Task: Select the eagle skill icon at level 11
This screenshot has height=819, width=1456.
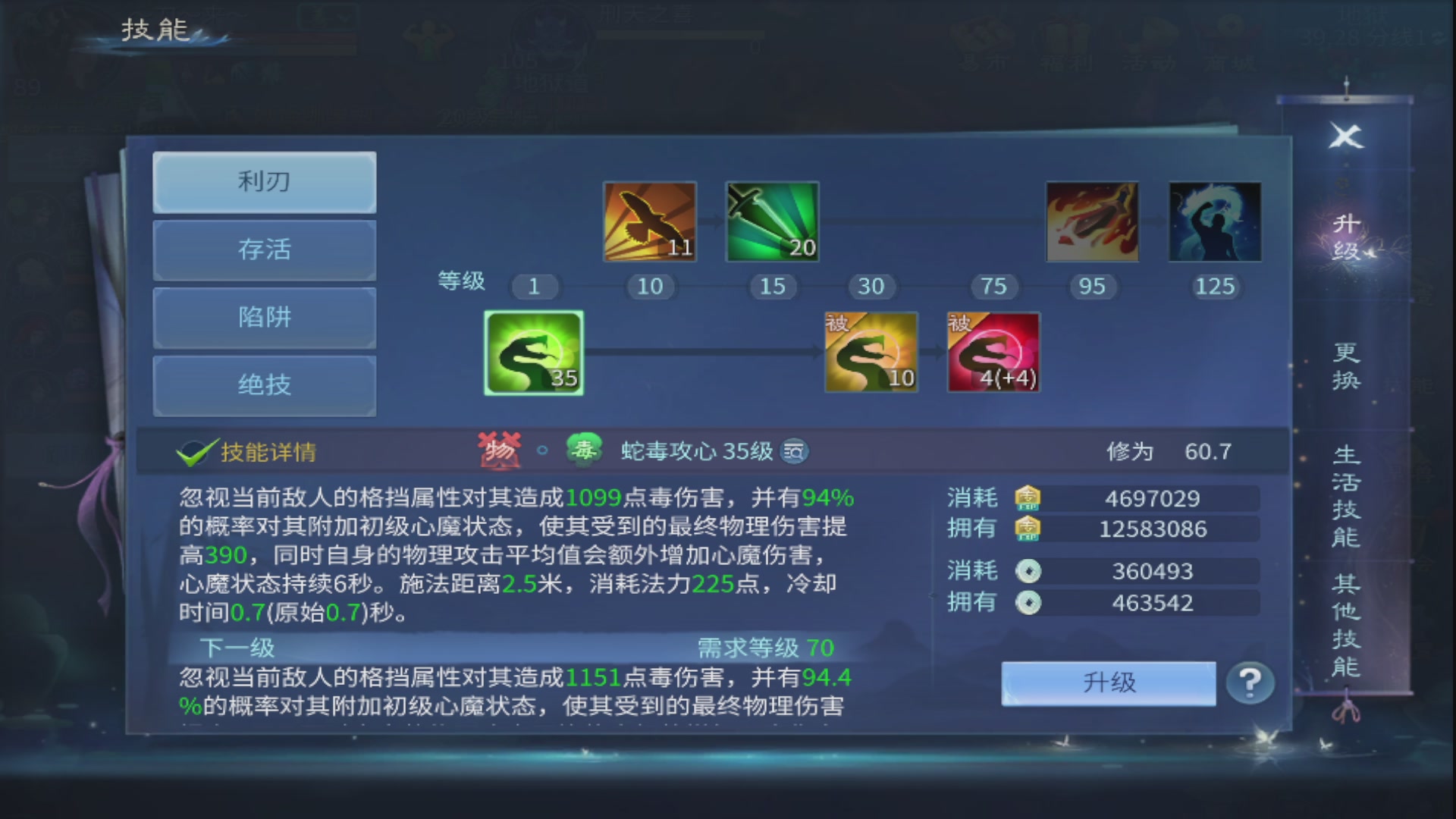Action: click(649, 221)
